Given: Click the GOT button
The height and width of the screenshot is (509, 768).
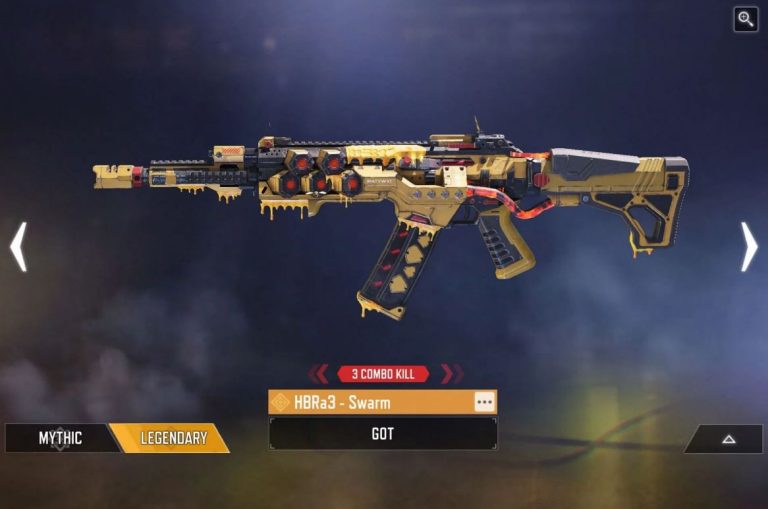Looking at the screenshot, I should coord(382,434).
